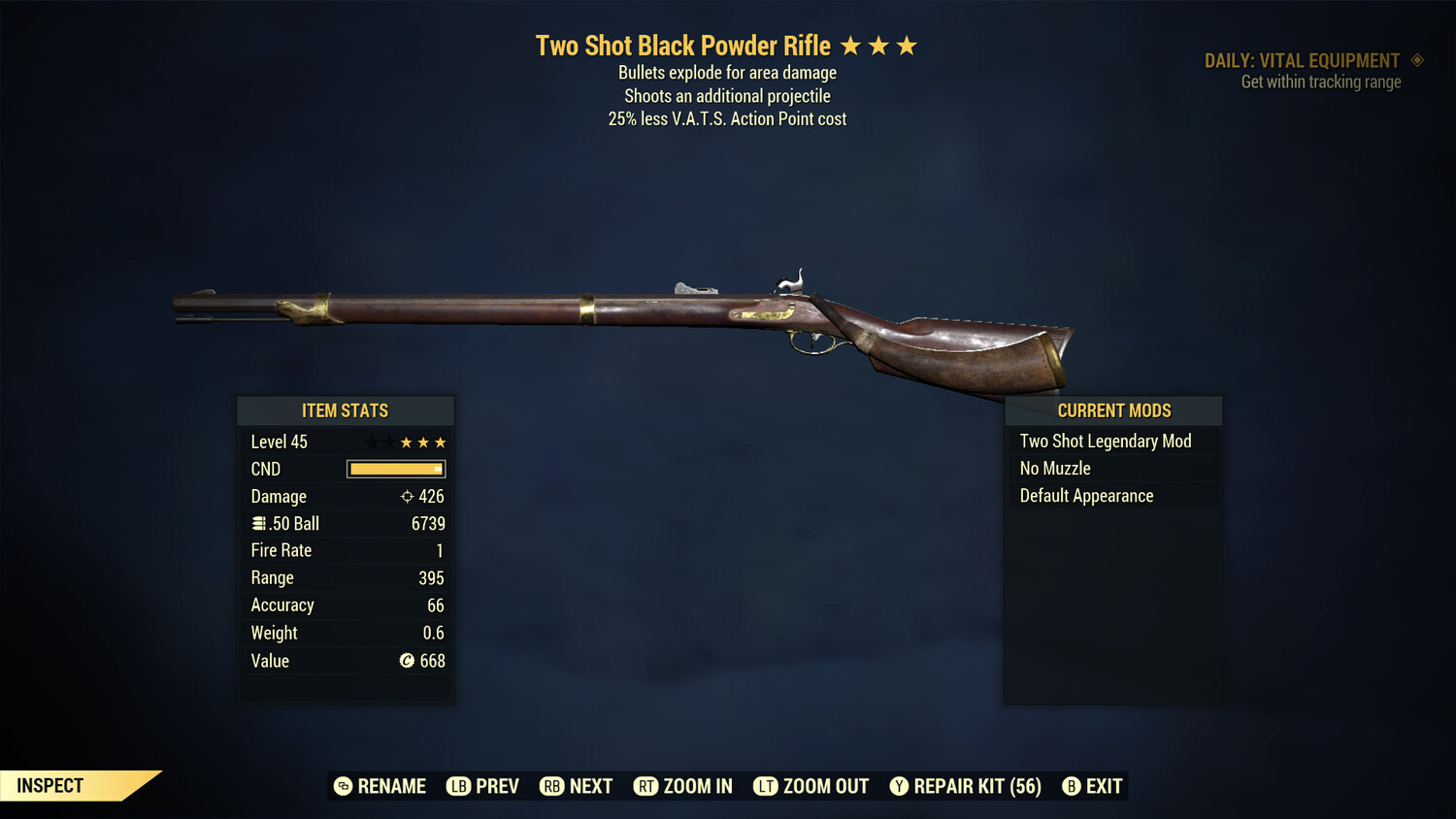Screen dimensions: 1456x819
Task: Click the Inspect label banner
Action: tap(50, 785)
